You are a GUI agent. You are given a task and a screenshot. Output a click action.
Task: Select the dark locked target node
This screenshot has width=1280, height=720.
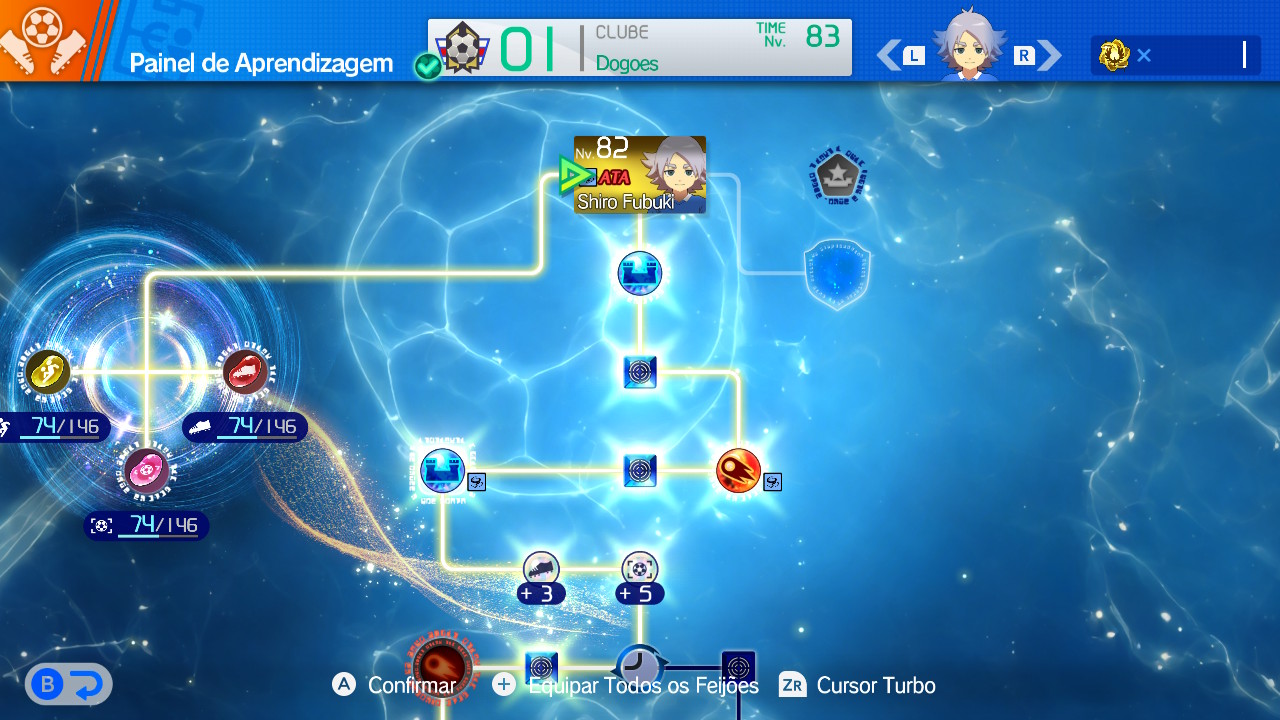click(738, 667)
